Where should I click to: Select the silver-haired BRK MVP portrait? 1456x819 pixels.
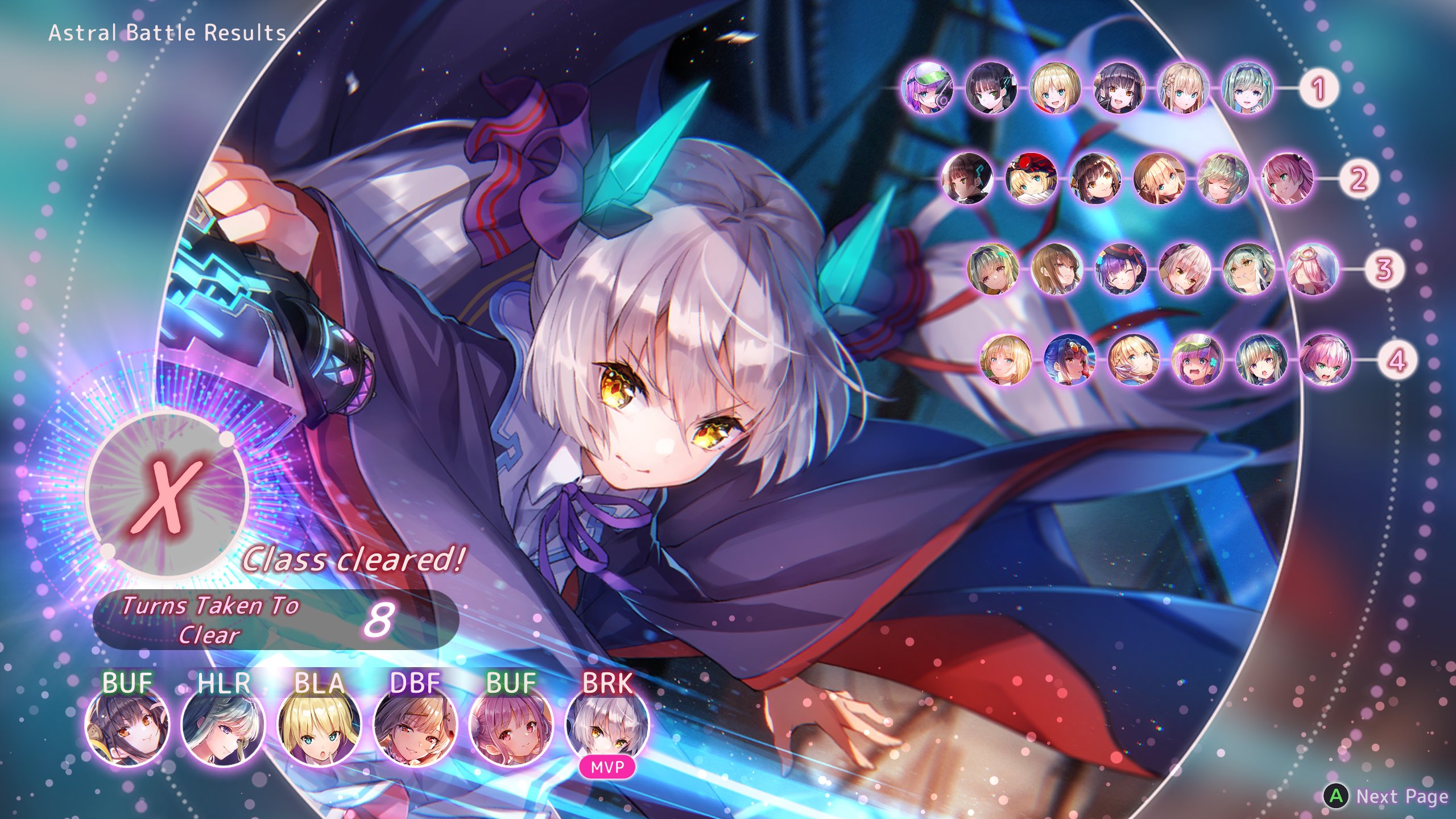(x=607, y=724)
